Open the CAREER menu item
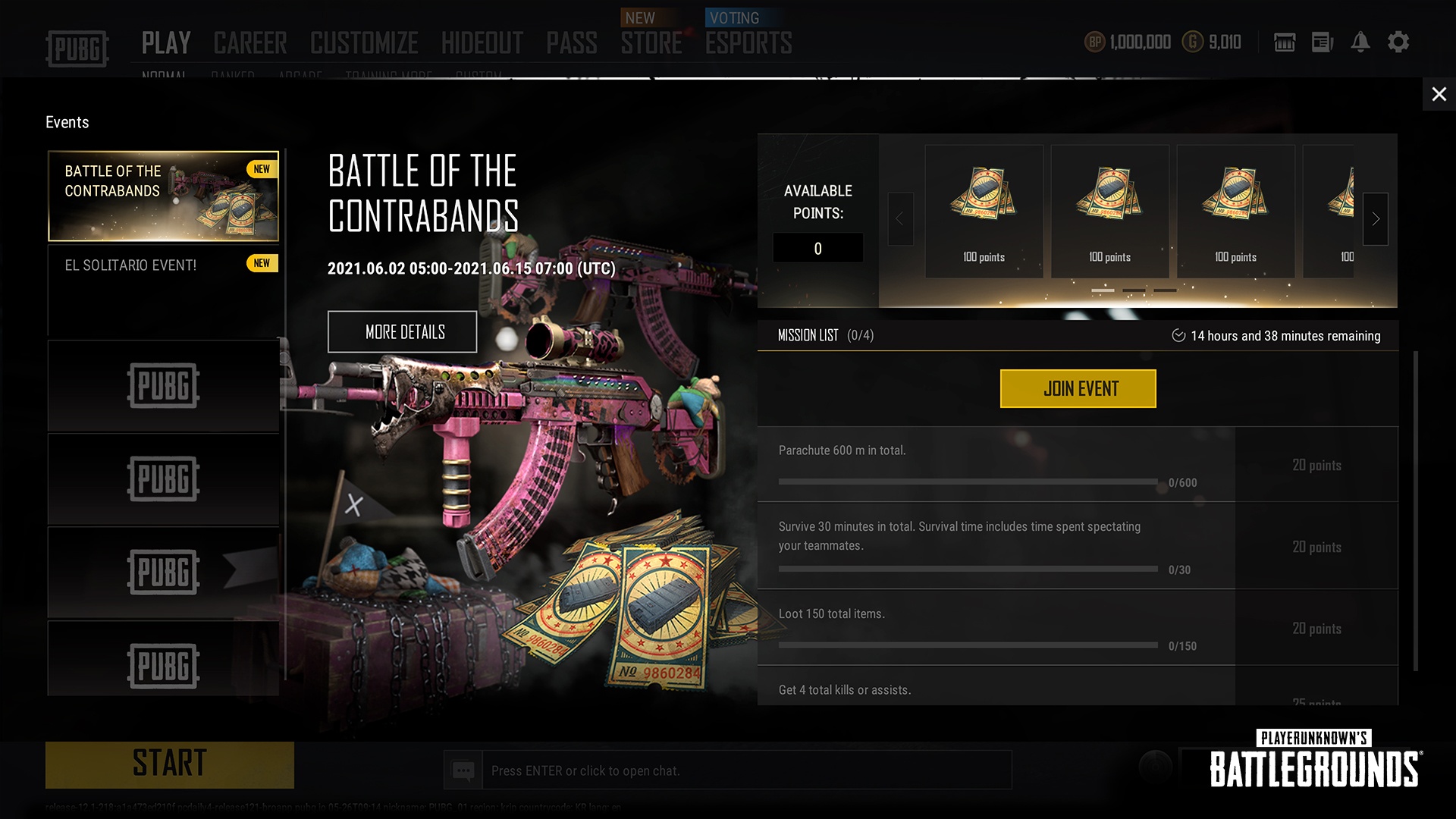Viewport: 1456px width, 819px height. pos(250,42)
